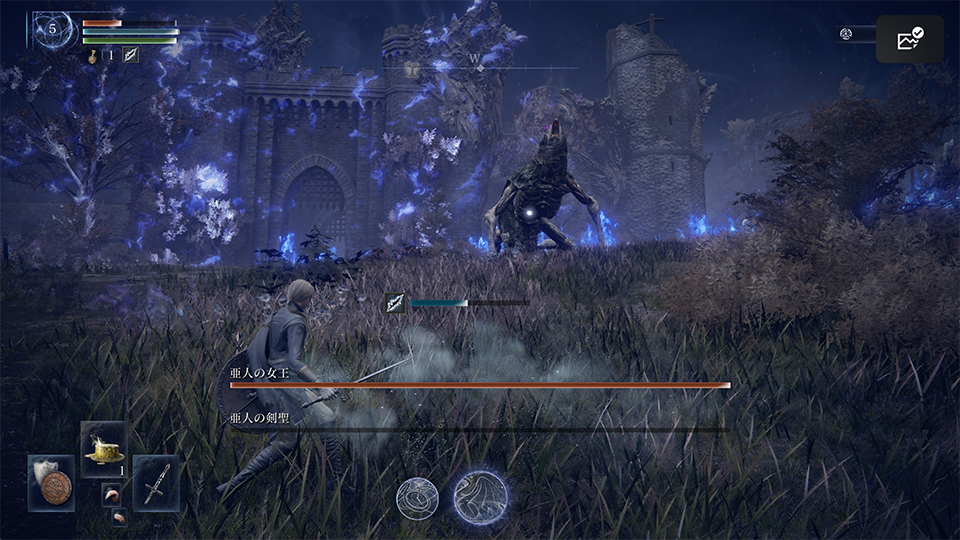Activate the glowing ultimate art orb
This screenshot has height=540, width=960.
click(x=480, y=497)
